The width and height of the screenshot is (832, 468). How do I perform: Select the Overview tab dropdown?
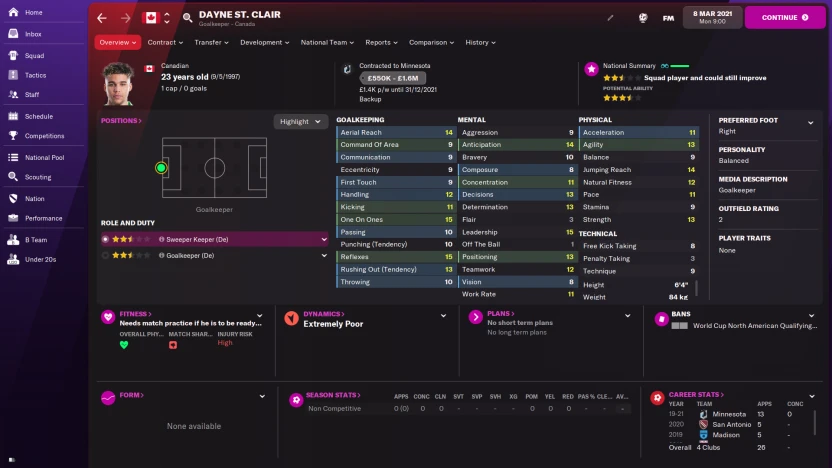pyautogui.click(x=118, y=43)
